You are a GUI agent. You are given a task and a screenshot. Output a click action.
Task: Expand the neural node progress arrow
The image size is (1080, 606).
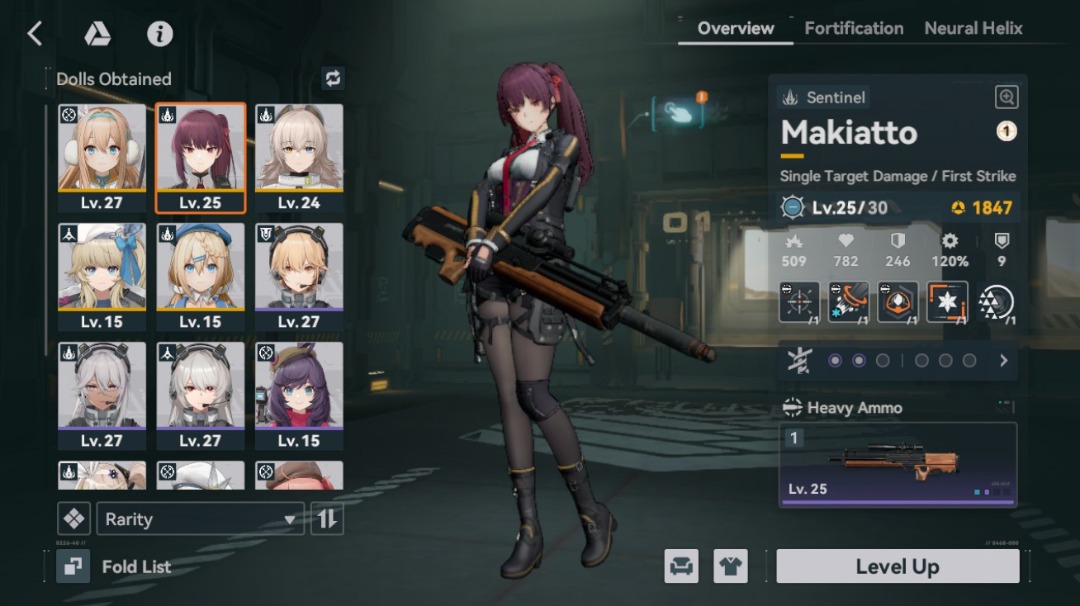click(1004, 360)
